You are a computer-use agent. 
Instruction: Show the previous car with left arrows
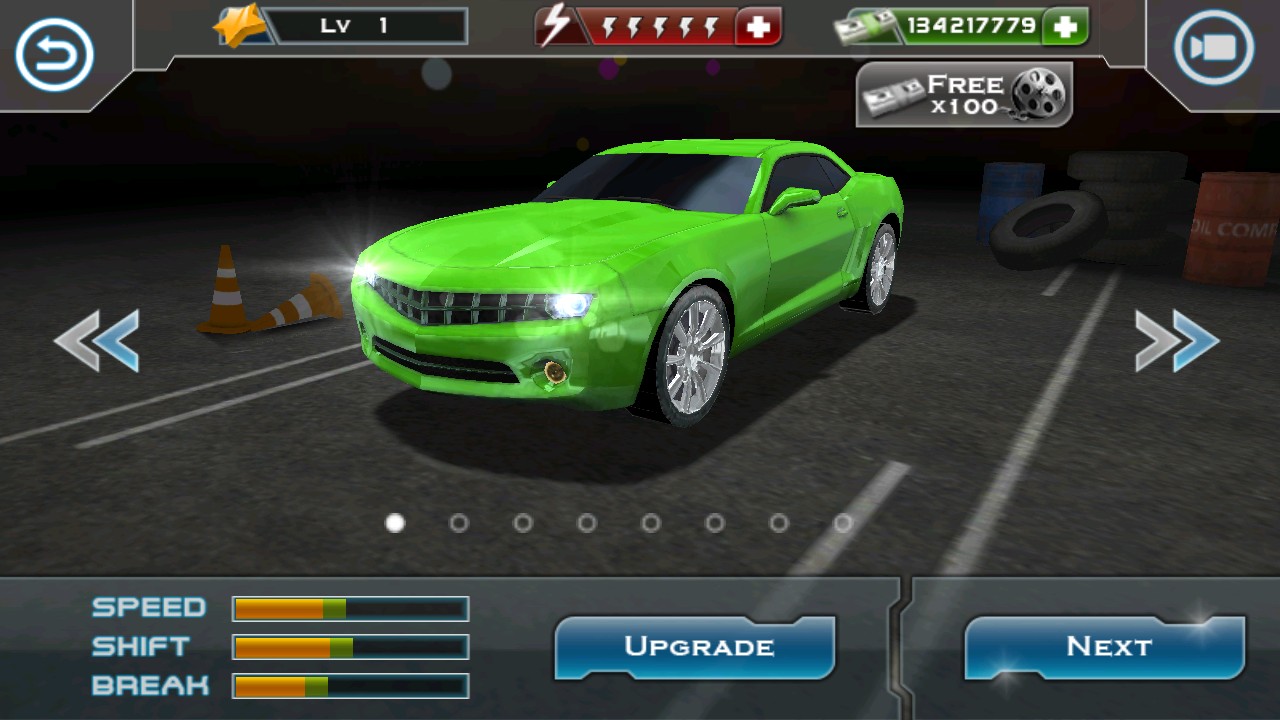(x=97, y=341)
